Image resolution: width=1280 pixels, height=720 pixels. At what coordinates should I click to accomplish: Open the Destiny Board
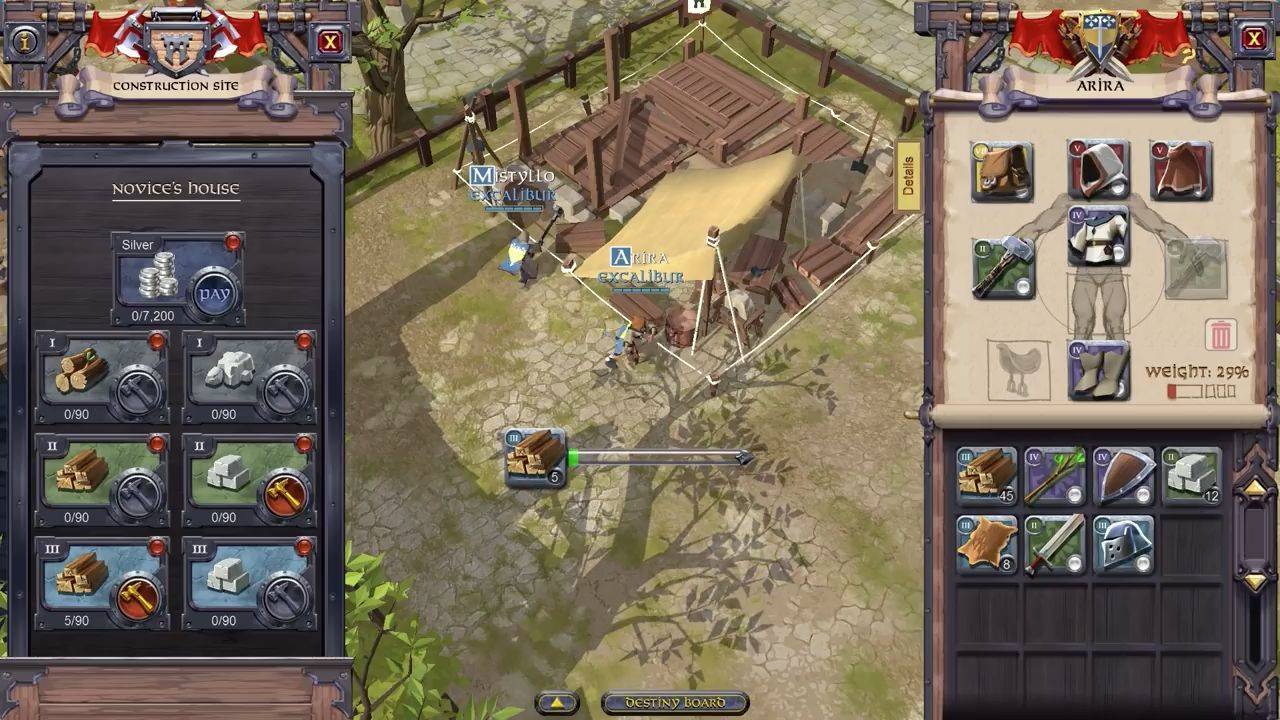pos(675,703)
